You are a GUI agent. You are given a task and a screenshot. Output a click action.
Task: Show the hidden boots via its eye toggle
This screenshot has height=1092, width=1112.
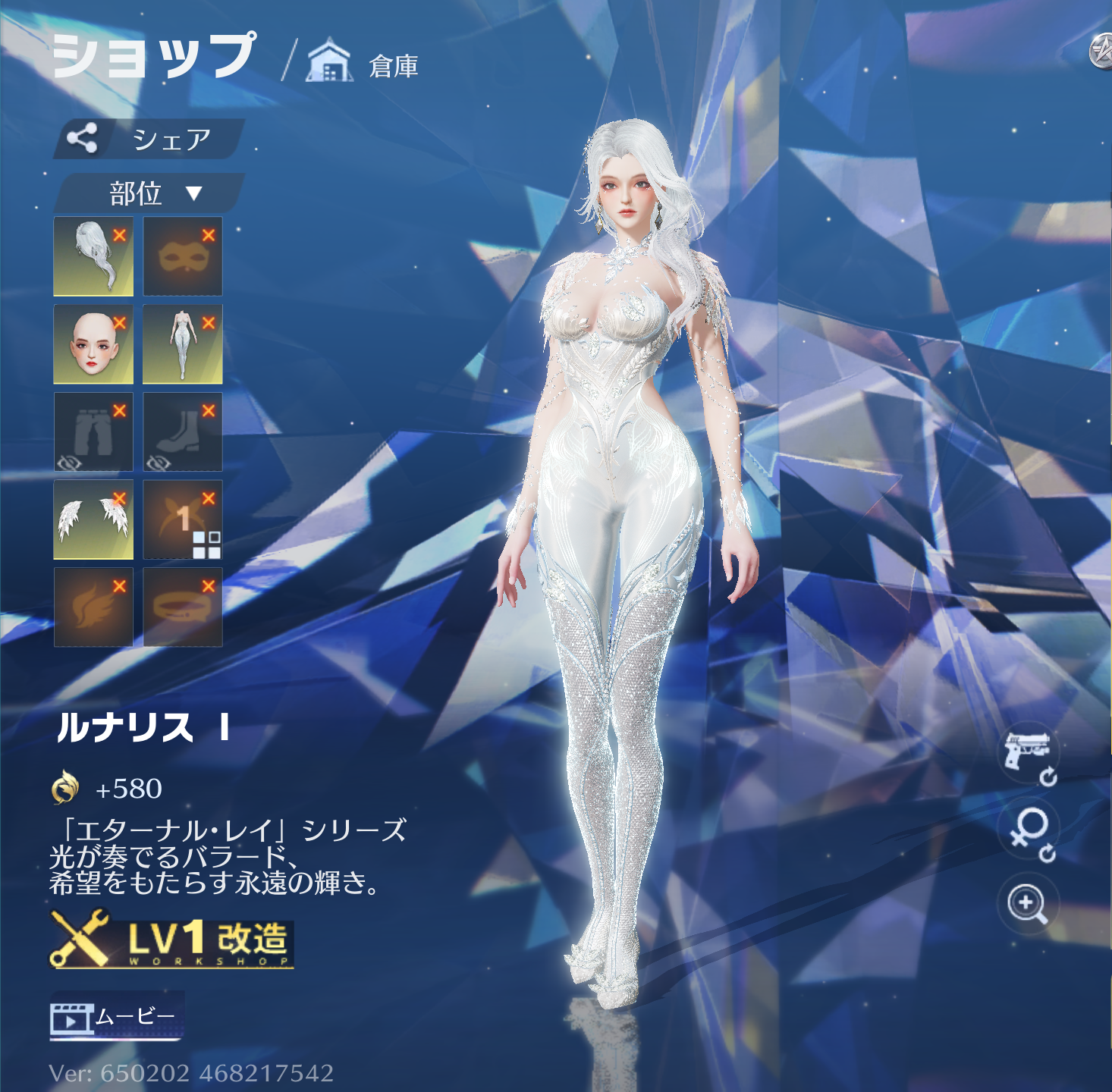157,462
